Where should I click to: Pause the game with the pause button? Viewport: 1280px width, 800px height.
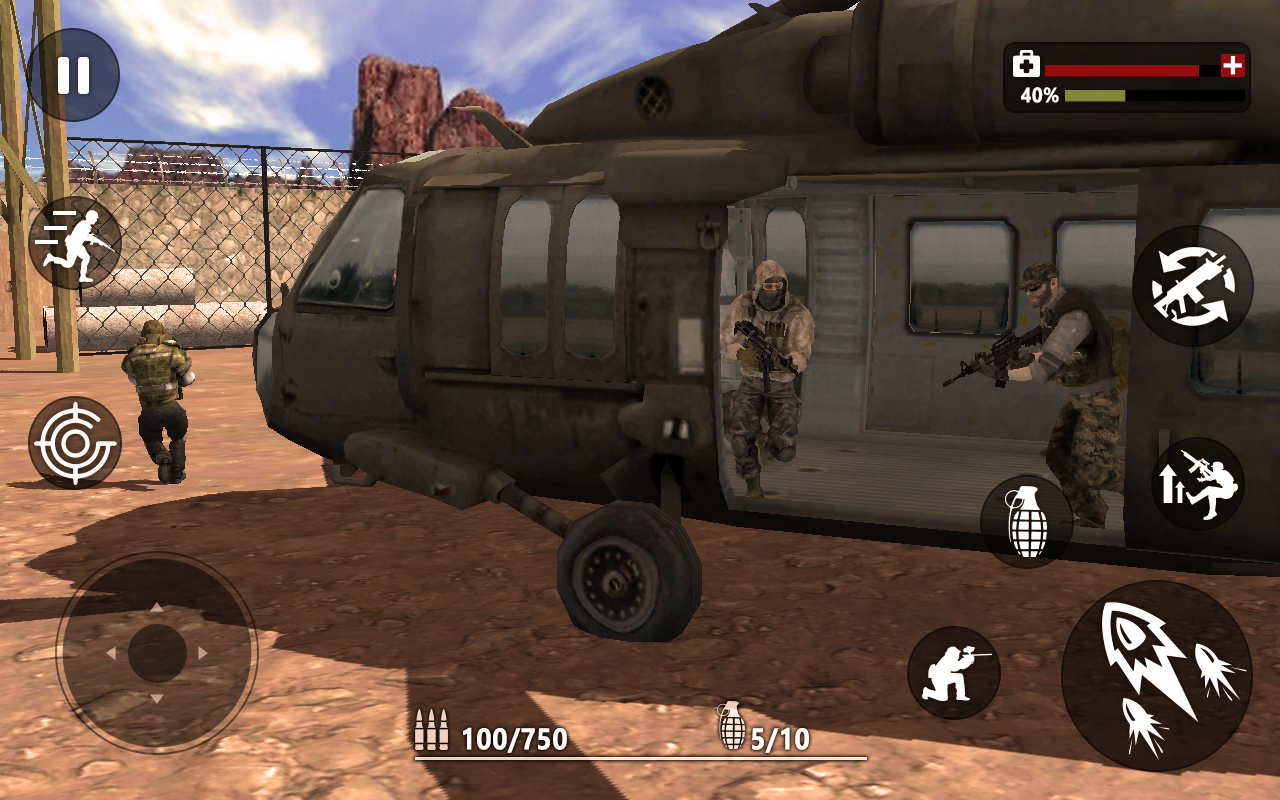tap(75, 72)
